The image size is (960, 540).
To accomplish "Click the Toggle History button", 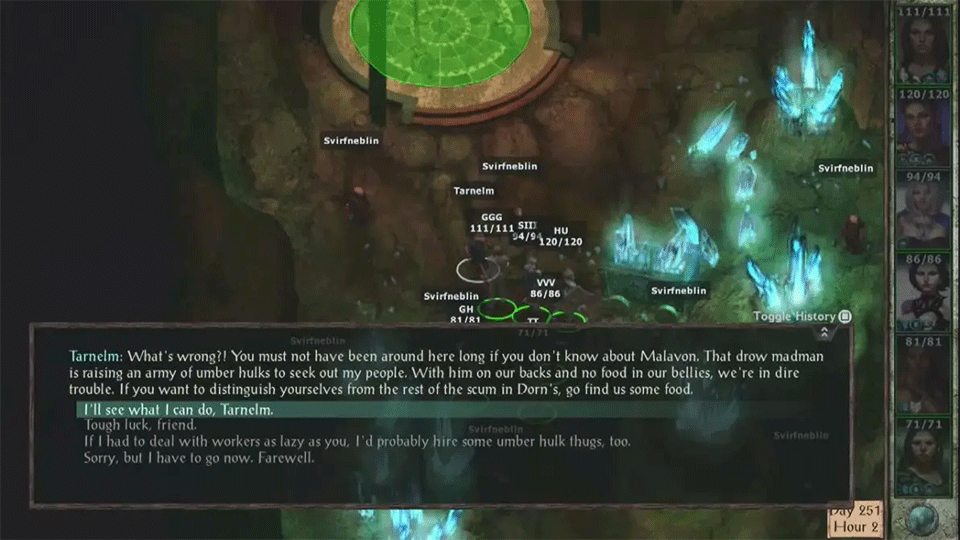I will (802, 317).
